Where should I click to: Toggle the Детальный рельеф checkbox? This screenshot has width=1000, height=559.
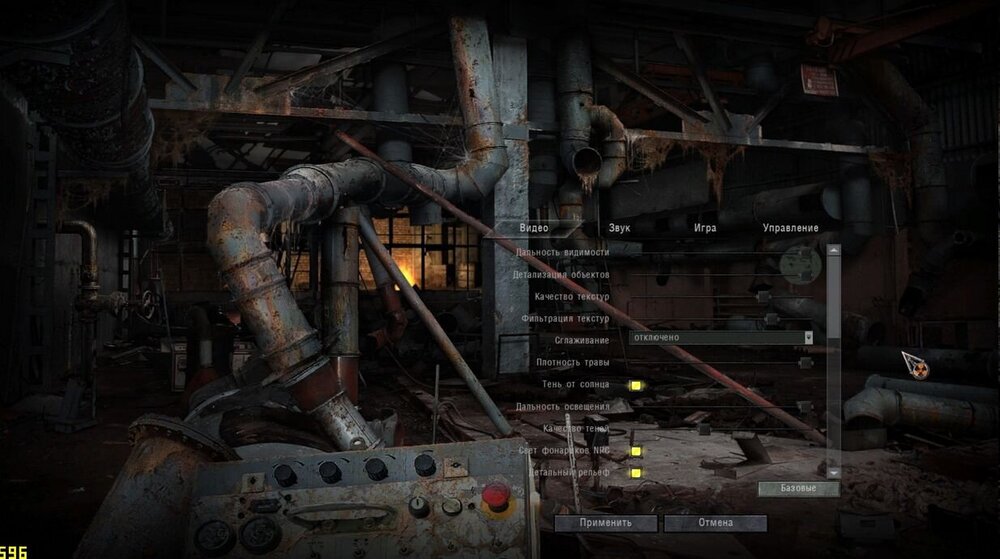tap(634, 472)
